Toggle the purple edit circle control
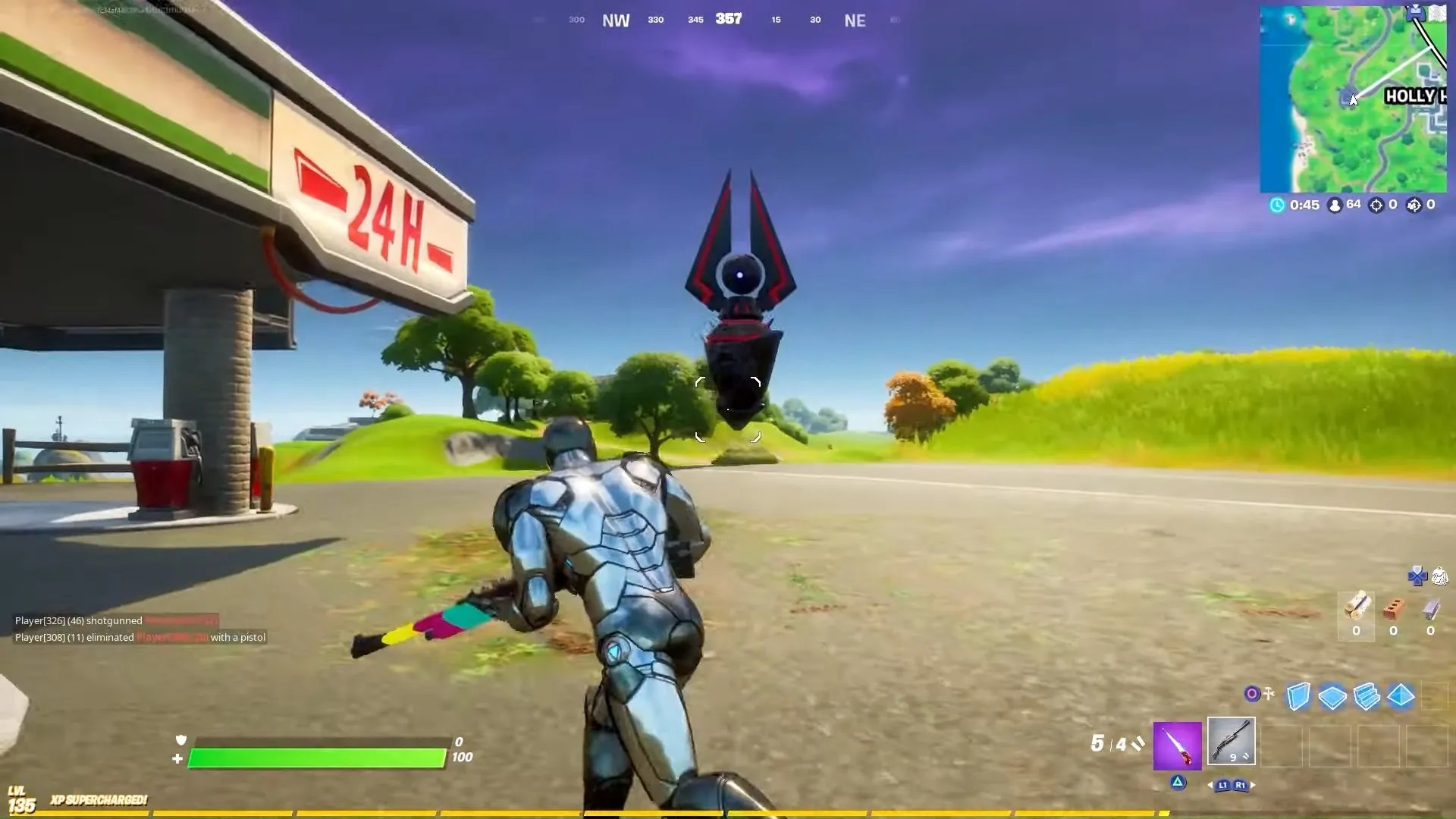 [x=1250, y=693]
